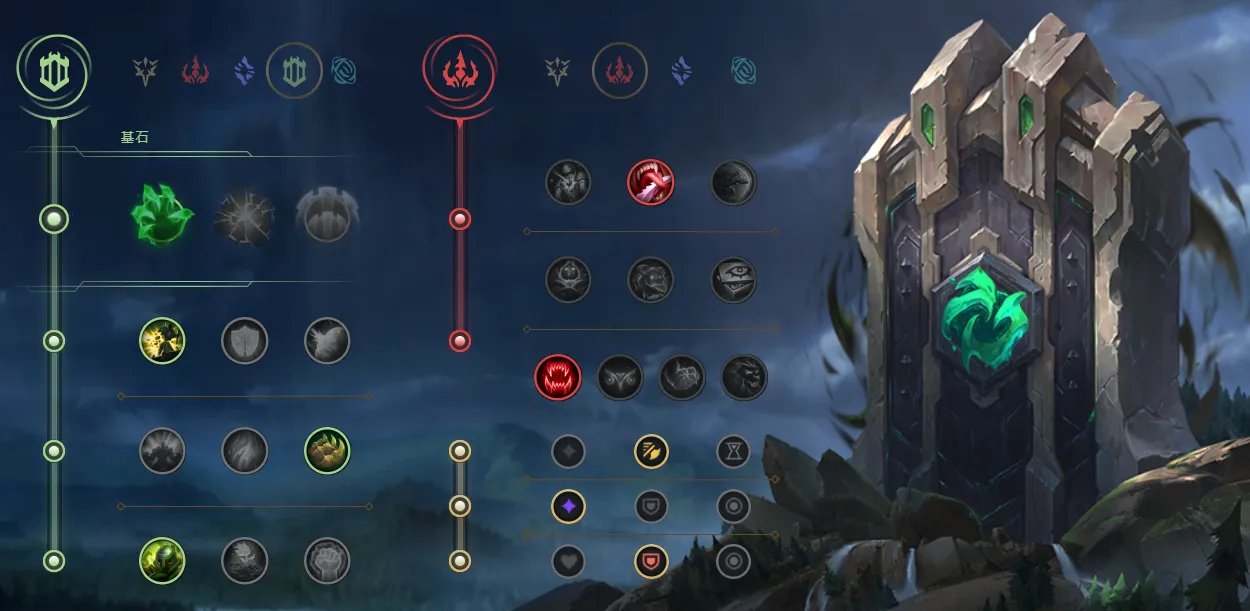Select the Grasp of the Undying keystone
1250x611 pixels.
[161, 214]
